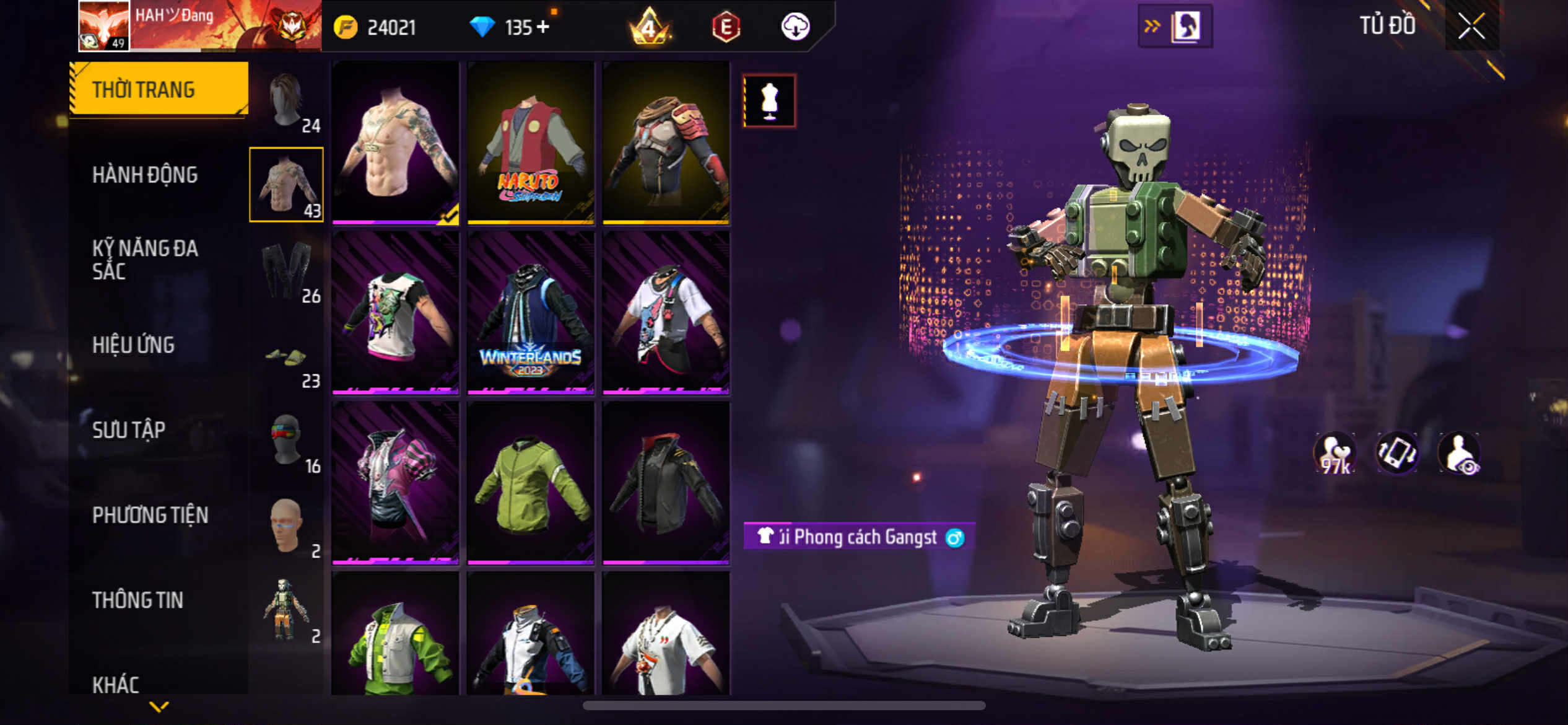Choose the Winterlands 2023 jacket
The image size is (1568, 725).
[x=531, y=313]
